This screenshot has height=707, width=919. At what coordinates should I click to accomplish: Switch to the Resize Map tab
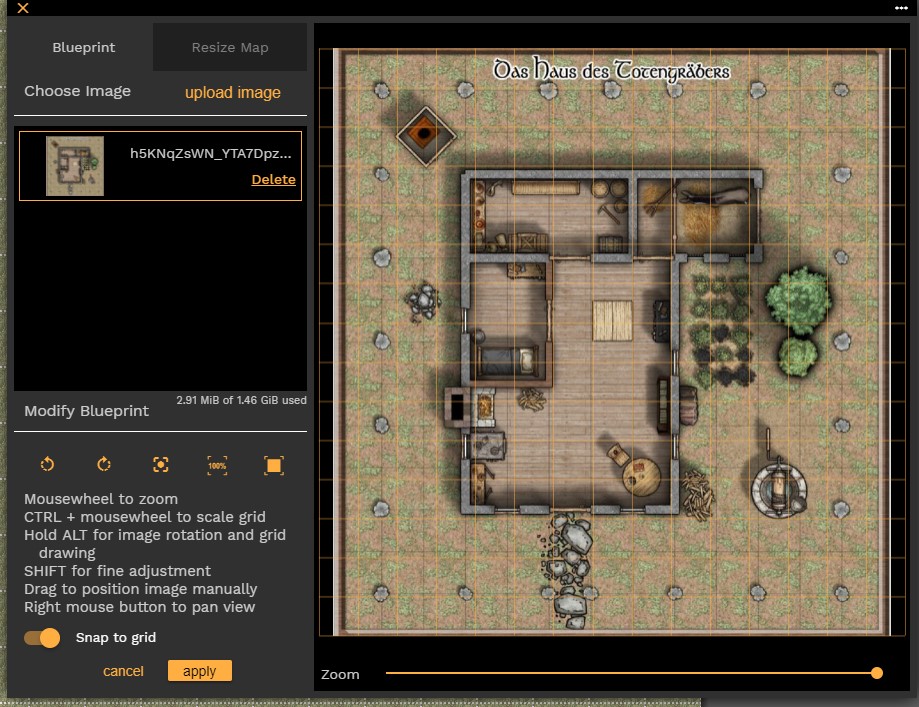(230, 47)
